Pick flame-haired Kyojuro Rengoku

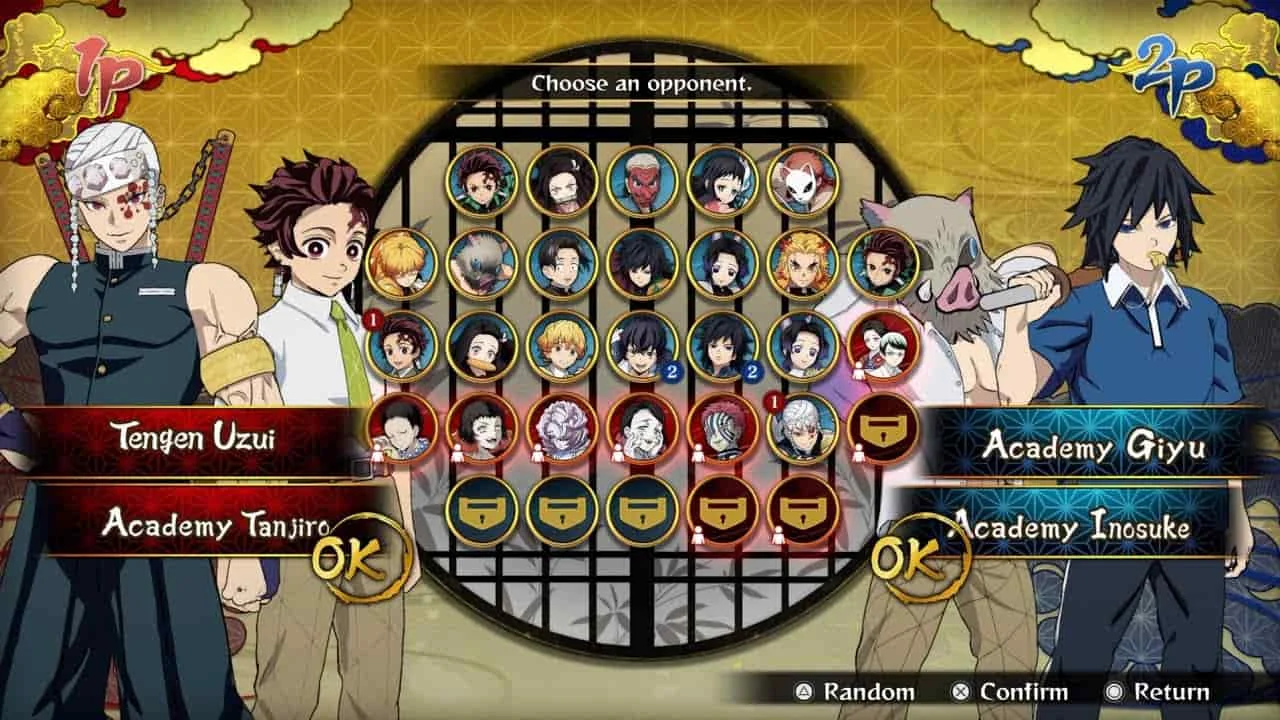802,263
